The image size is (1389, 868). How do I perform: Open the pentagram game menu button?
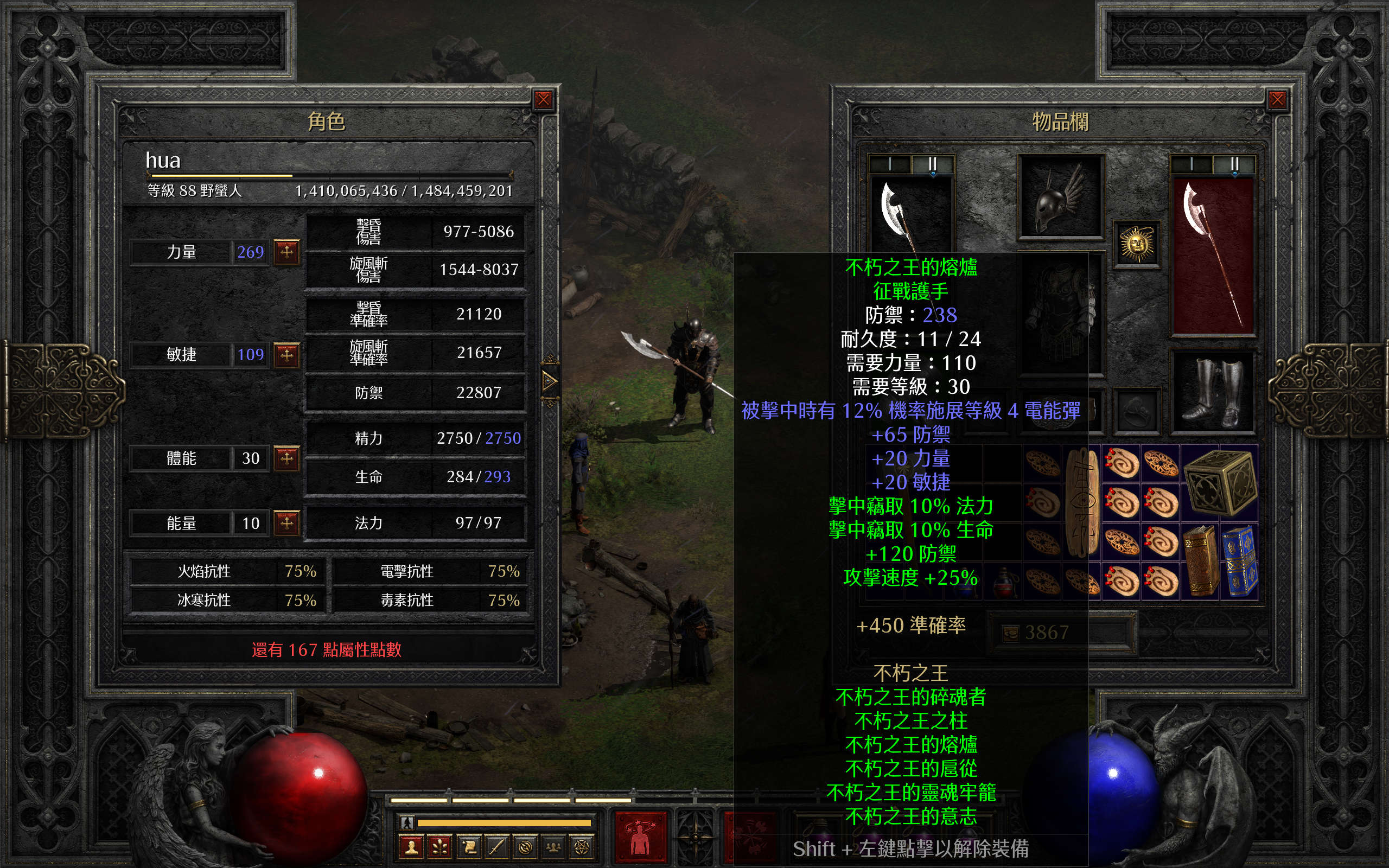(x=582, y=847)
